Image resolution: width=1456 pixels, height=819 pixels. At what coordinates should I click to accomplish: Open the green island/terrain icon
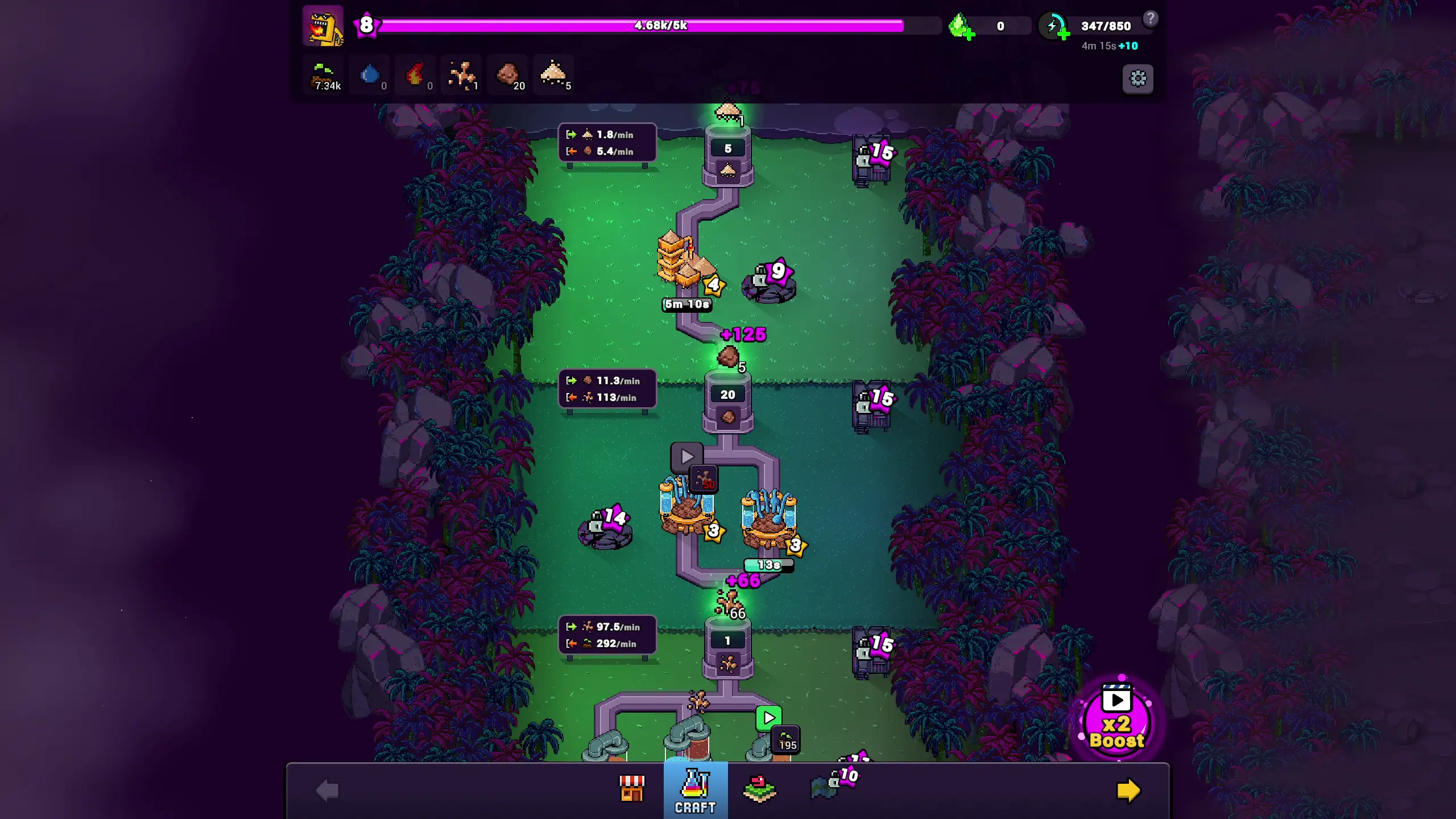coord(760,788)
